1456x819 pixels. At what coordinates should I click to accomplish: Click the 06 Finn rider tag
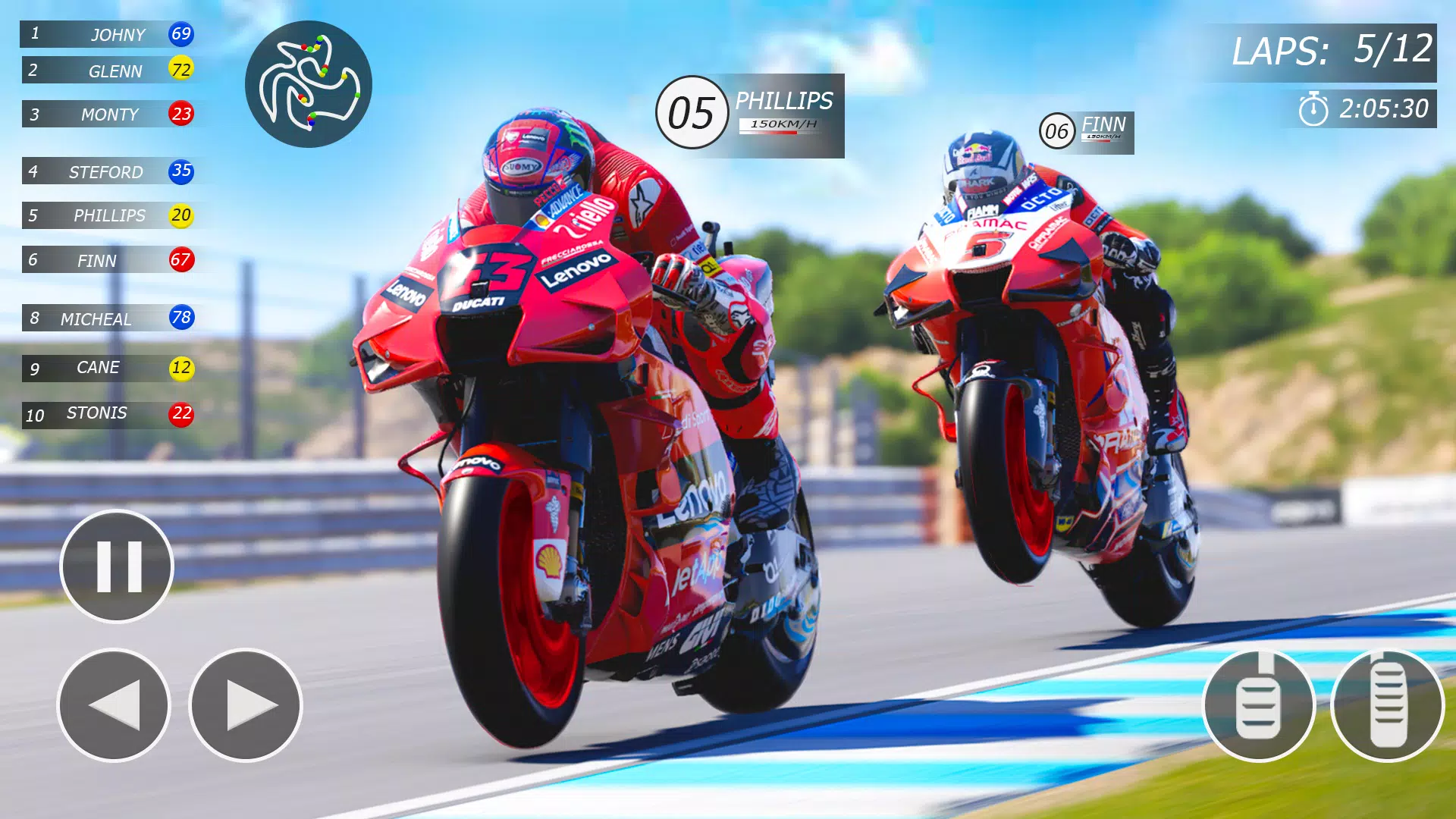tap(1087, 132)
